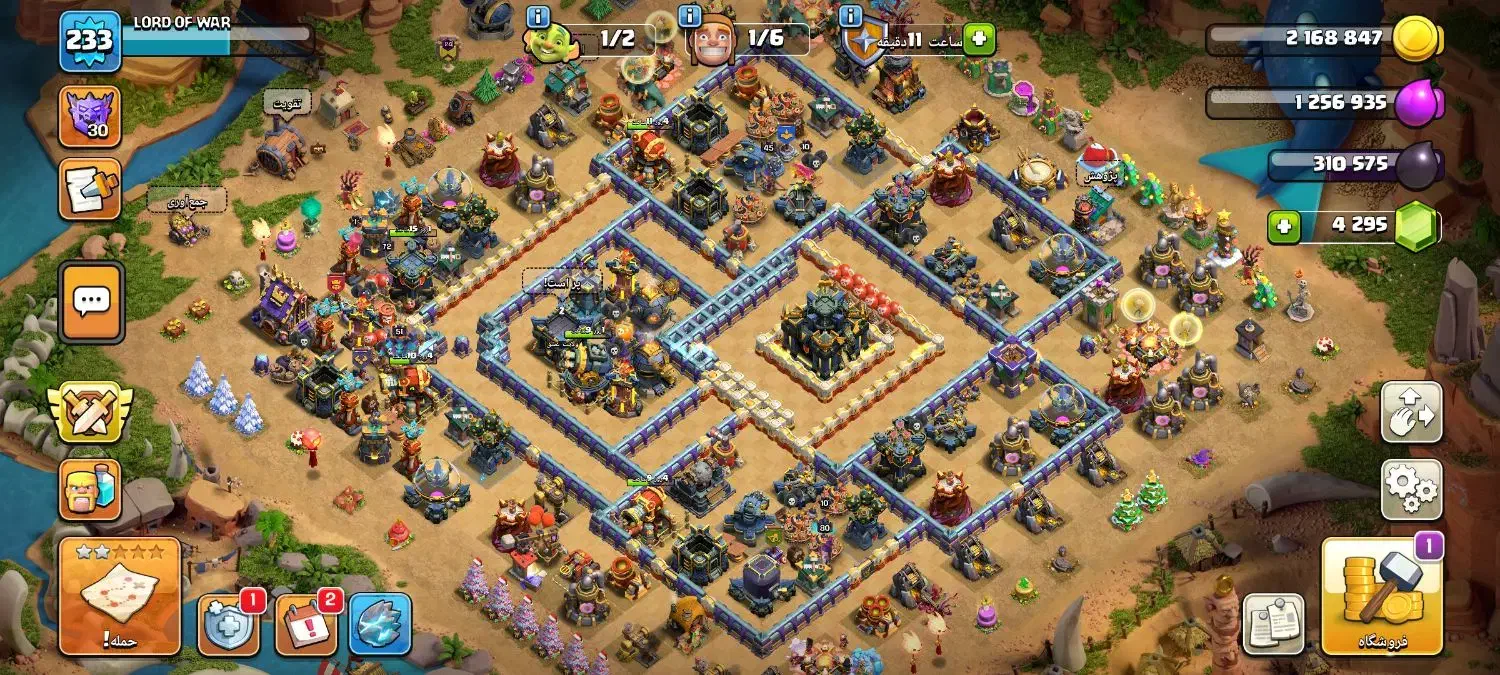Show builder info with 1/6 count
Screen dimensions: 1500x675
point(689,16)
